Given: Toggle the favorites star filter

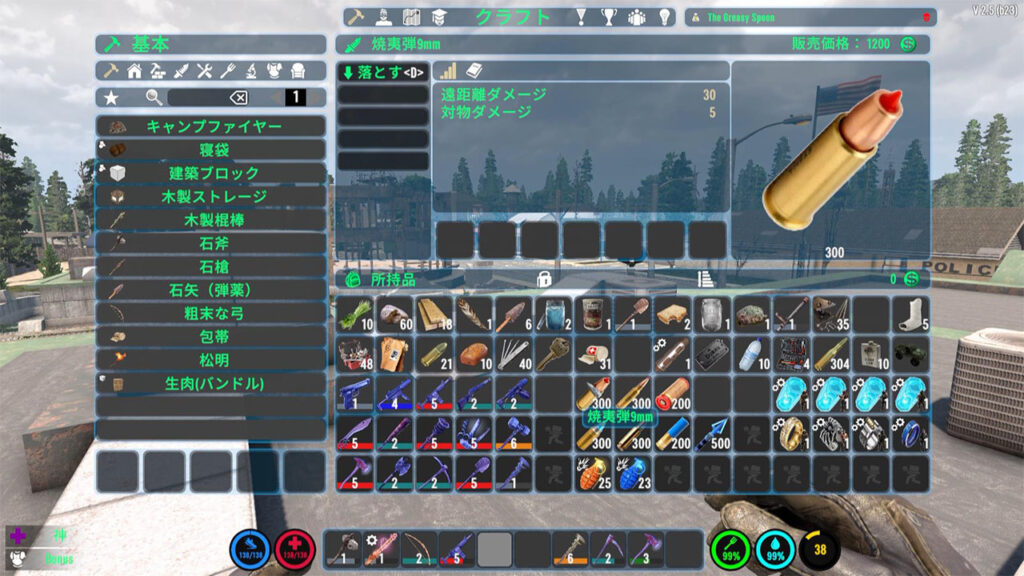Looking at the screenshot, I should [x=111, y=97].
